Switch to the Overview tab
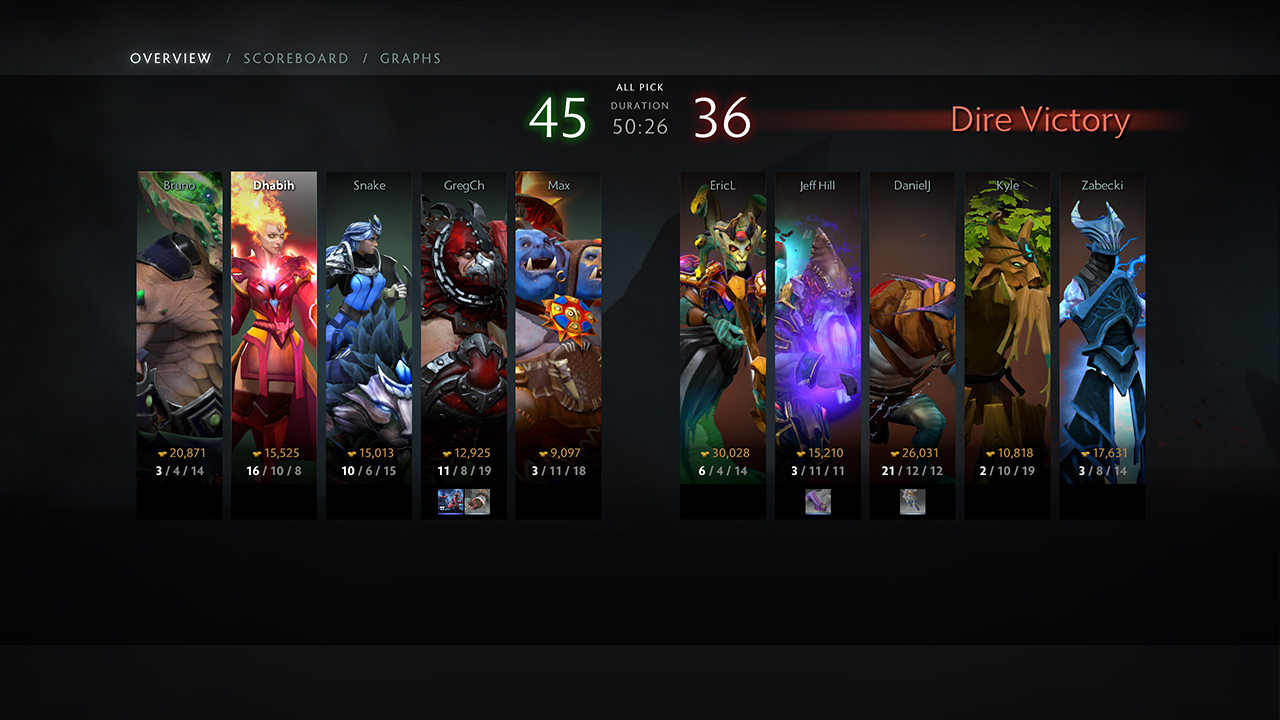Viewport: 1280px width, 720px height. pos(171,59)
